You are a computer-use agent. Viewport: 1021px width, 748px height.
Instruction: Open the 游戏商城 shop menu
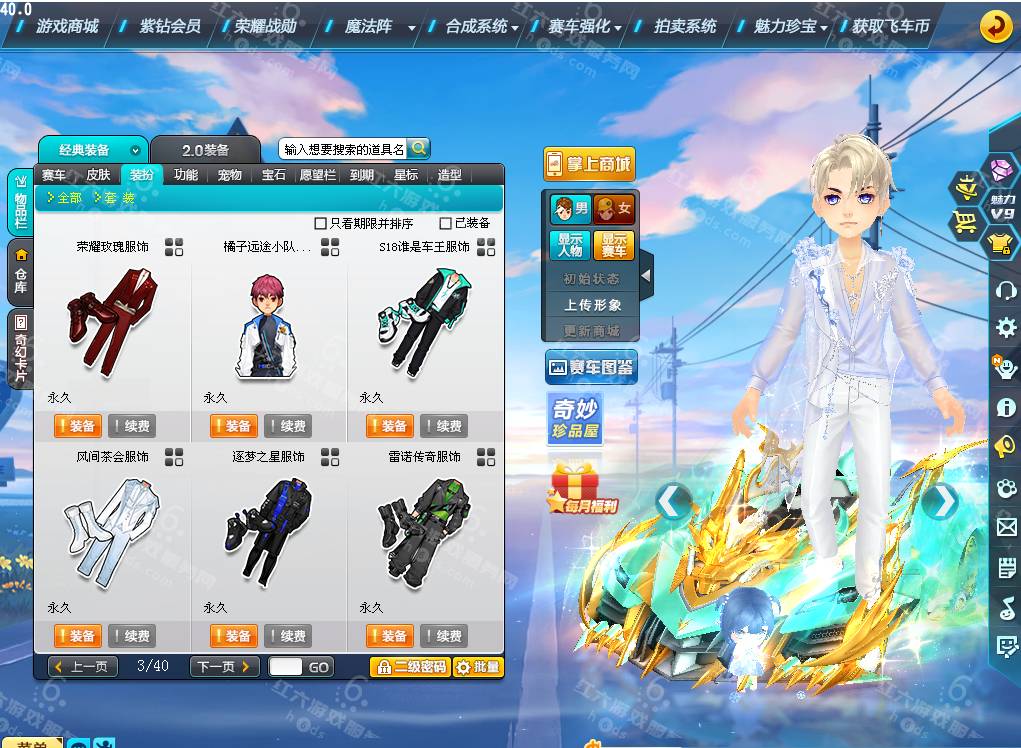[67, 26]
